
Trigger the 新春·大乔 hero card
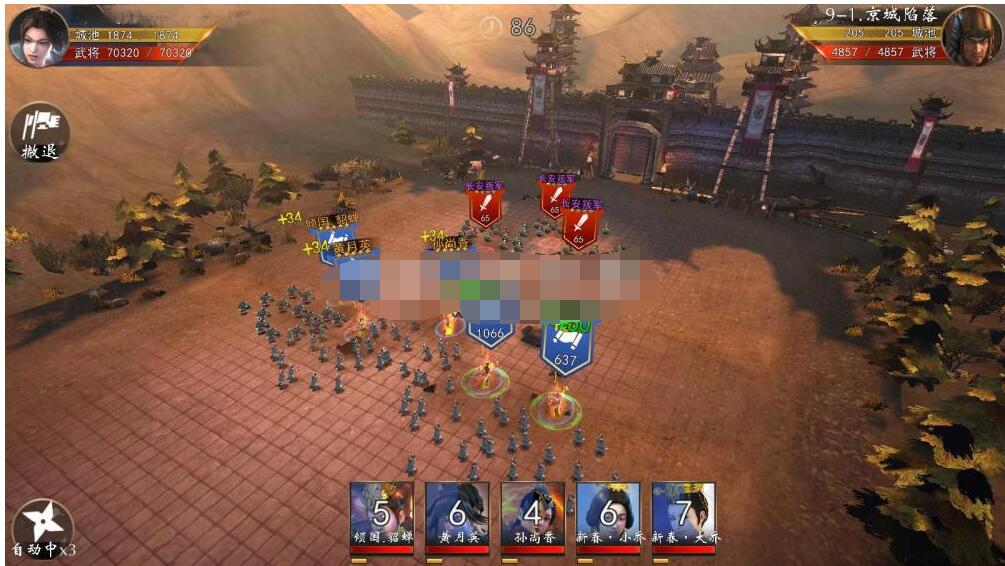[x=683, y=515]
